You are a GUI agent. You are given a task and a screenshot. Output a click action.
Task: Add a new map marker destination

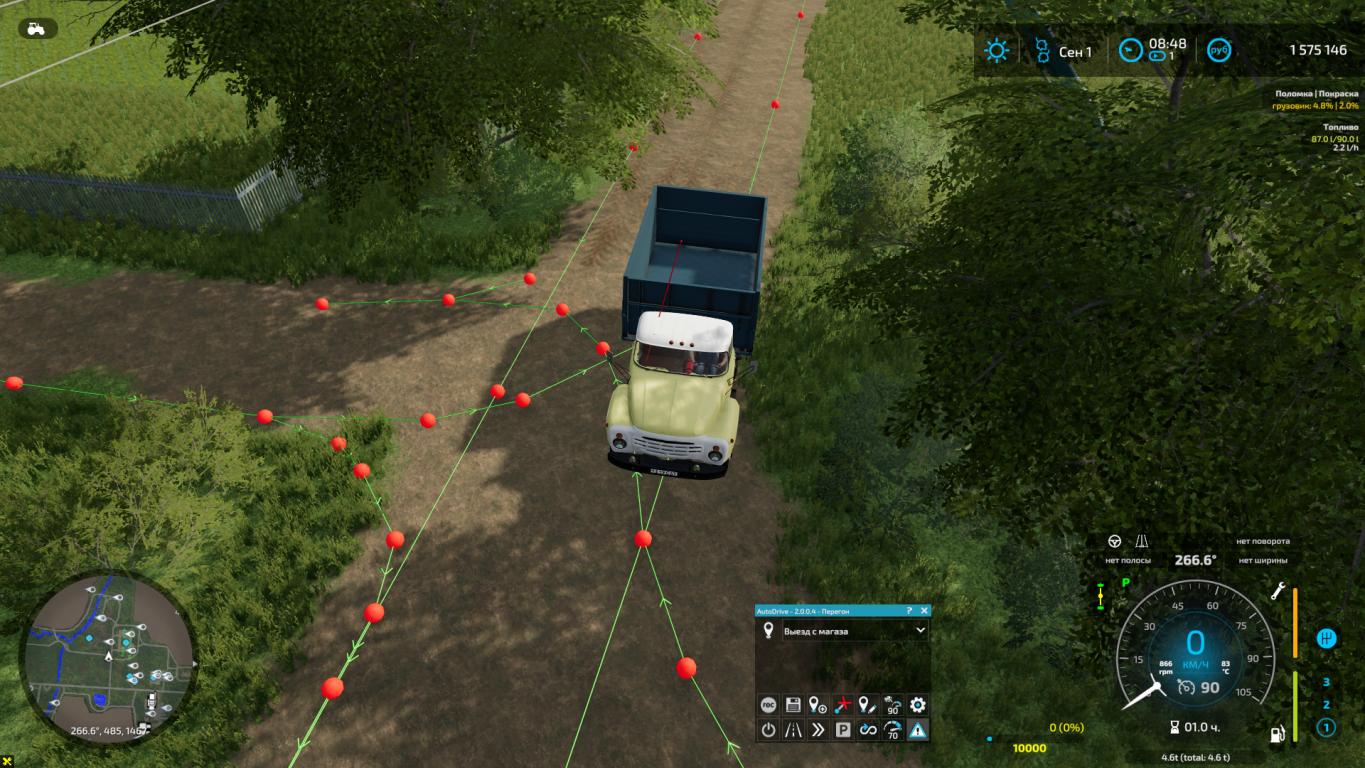pyautogui.click(x=817, y=705)
